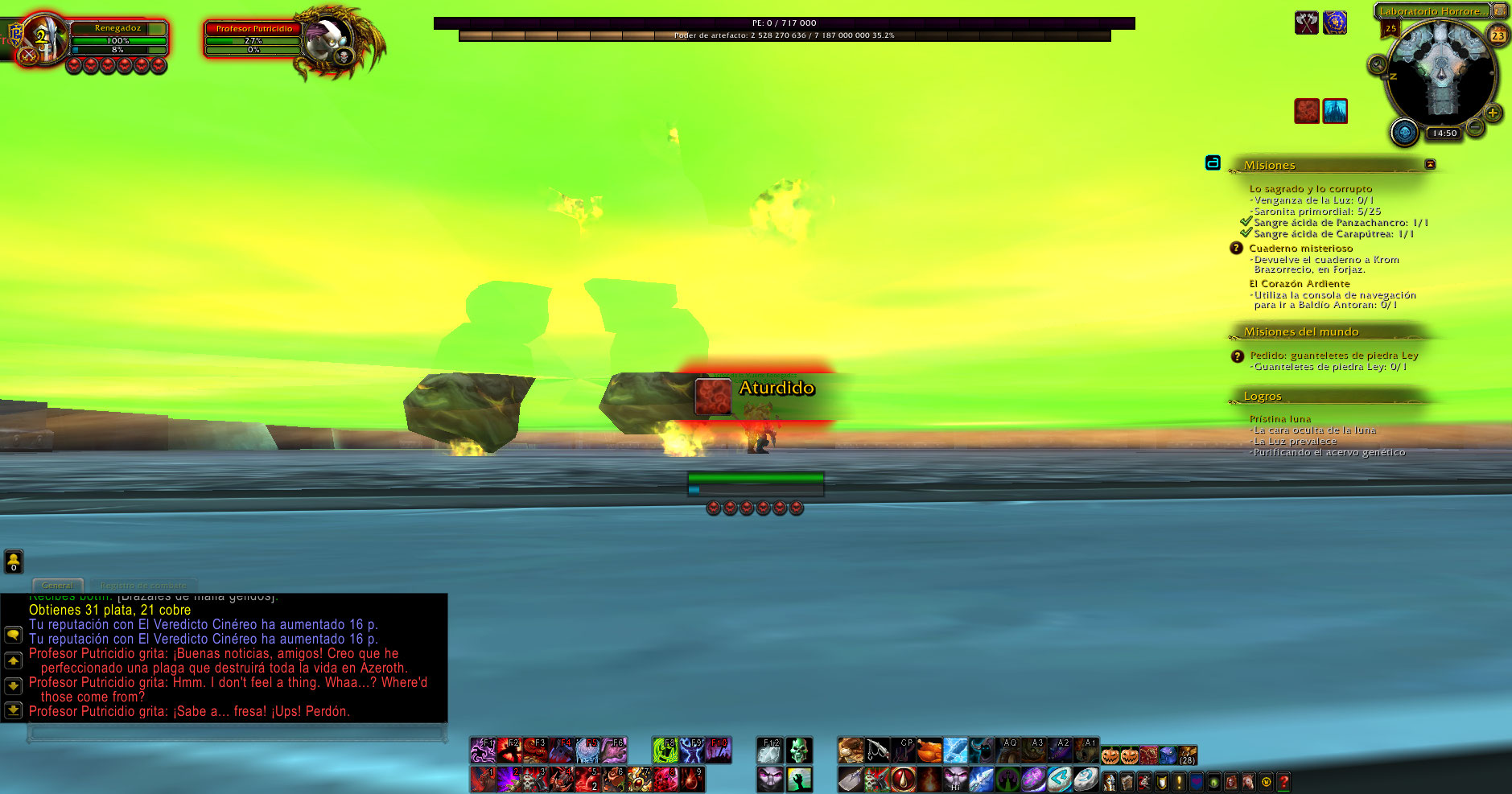Open the red question mark help menu
This screenshot has height=794, width=1512.
[x=1284, y=781]
